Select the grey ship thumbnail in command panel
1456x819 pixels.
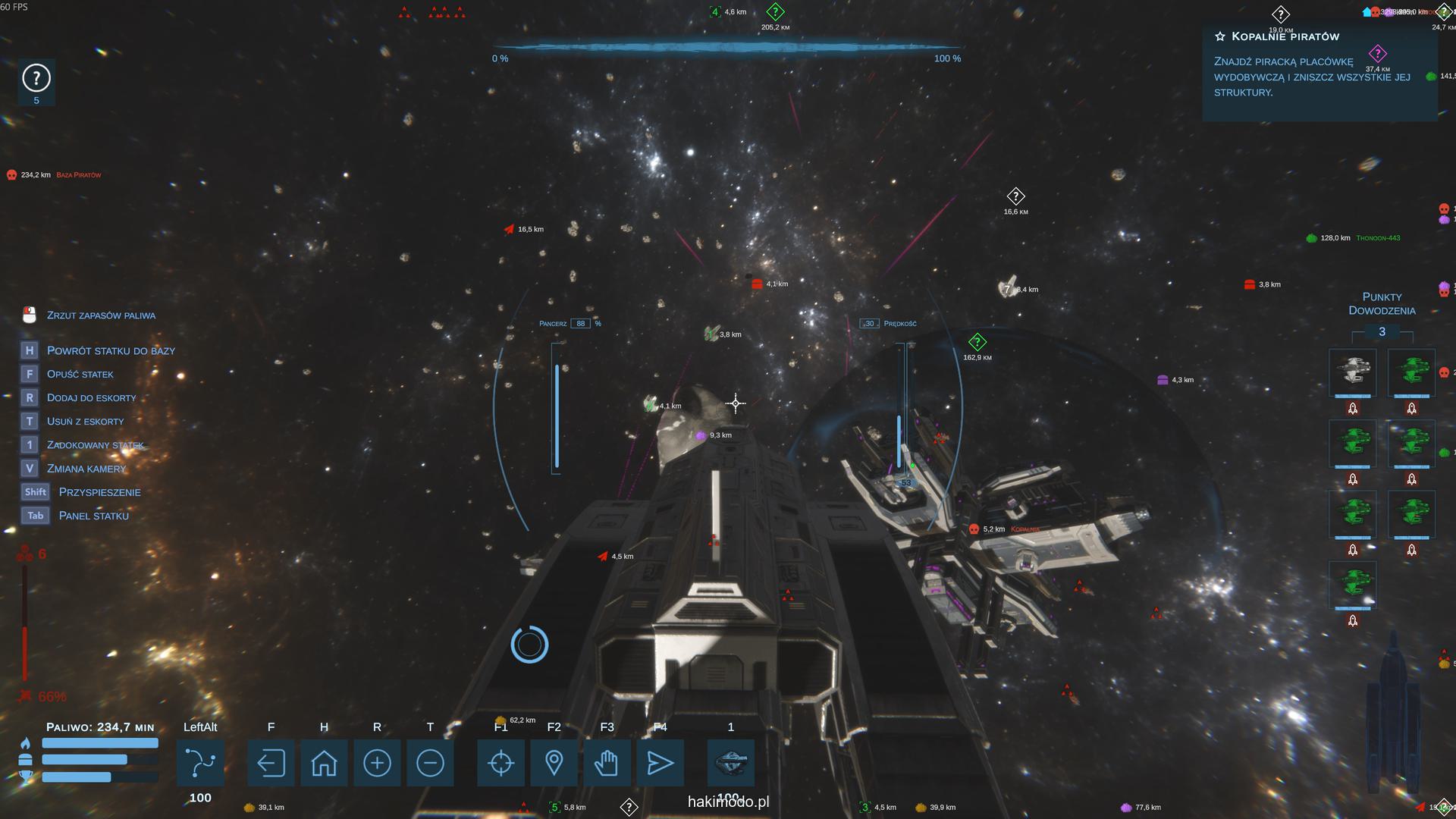tap(1353, 372)
